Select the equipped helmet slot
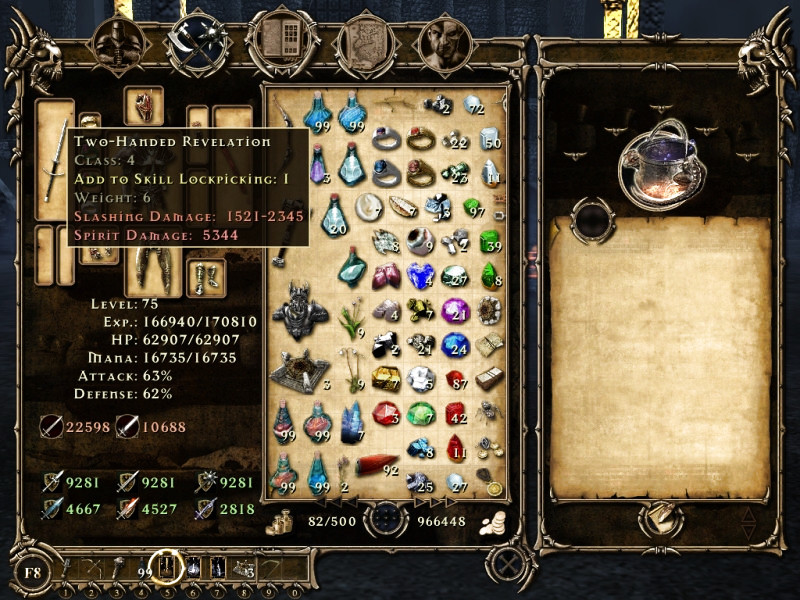Image resolution: width=800 pixels, height=600 pixels. point(143,103)
